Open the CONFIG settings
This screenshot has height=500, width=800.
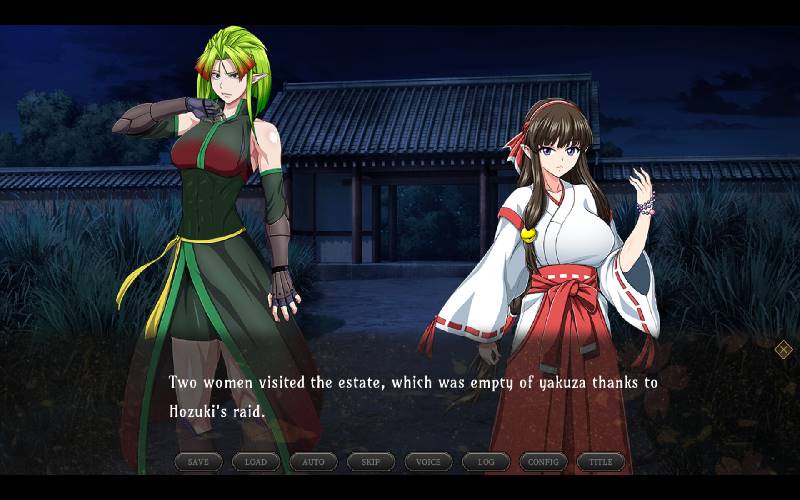tap(543, 462)
